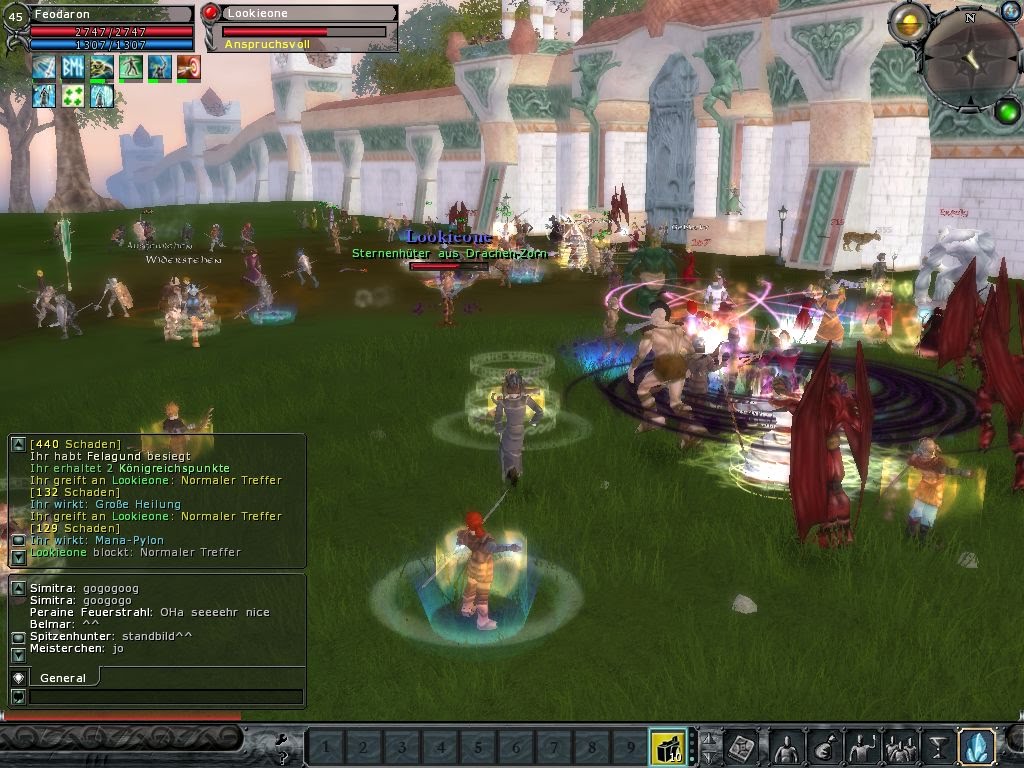Viewport: 1024px width, 768px height.
Task: Select the red bullseye target buff icon
Action: tap(189, 68)
